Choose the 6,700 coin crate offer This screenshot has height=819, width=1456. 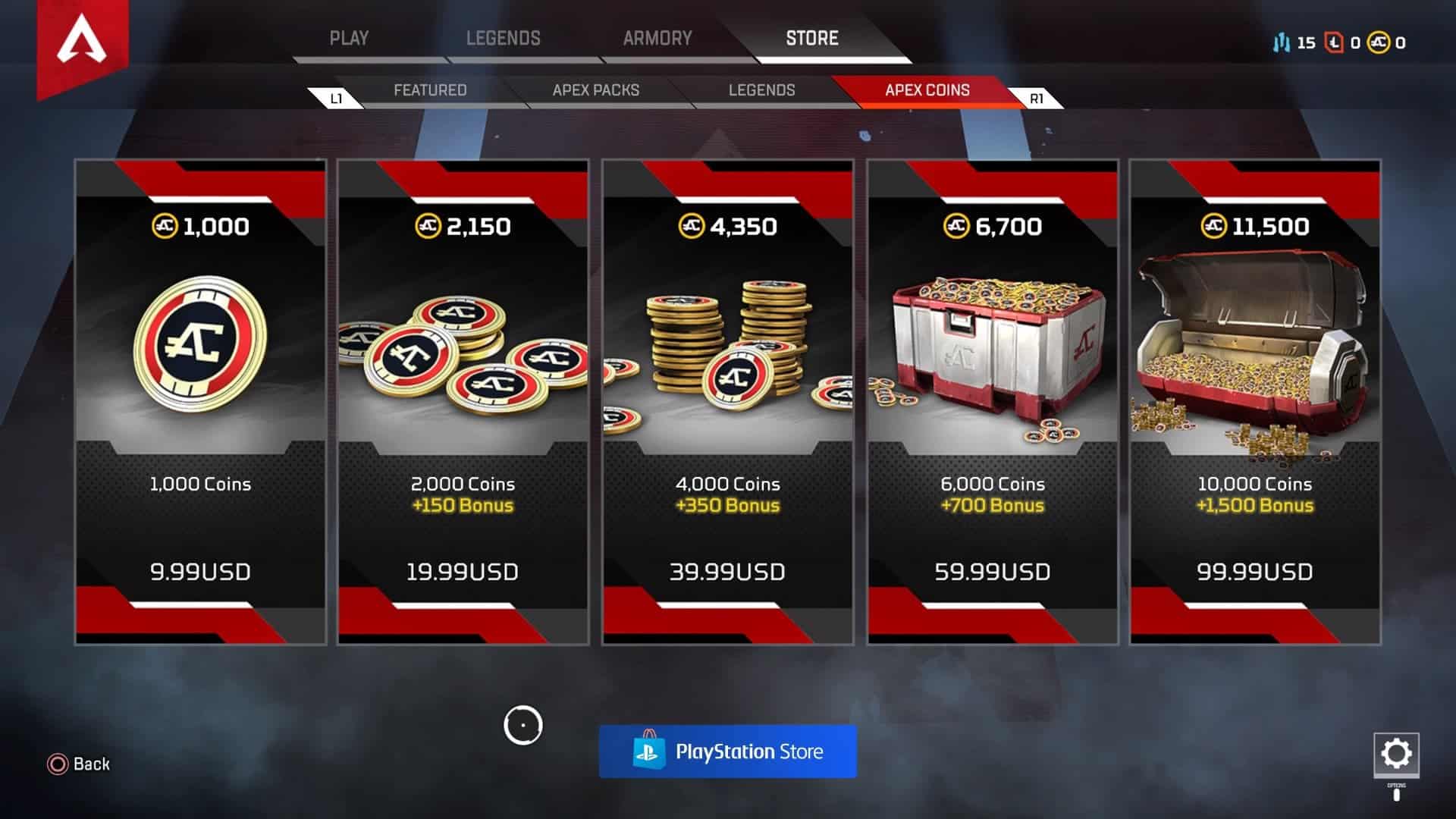(x=992, y=402)
